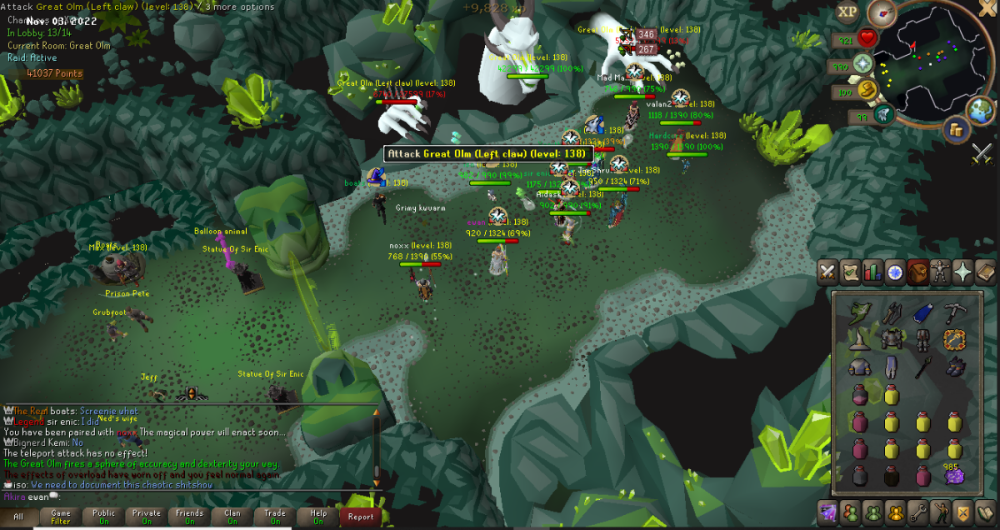Open the Settings wrench tab
Viewport: 1000px width, 530px height.
pos(918,513)
